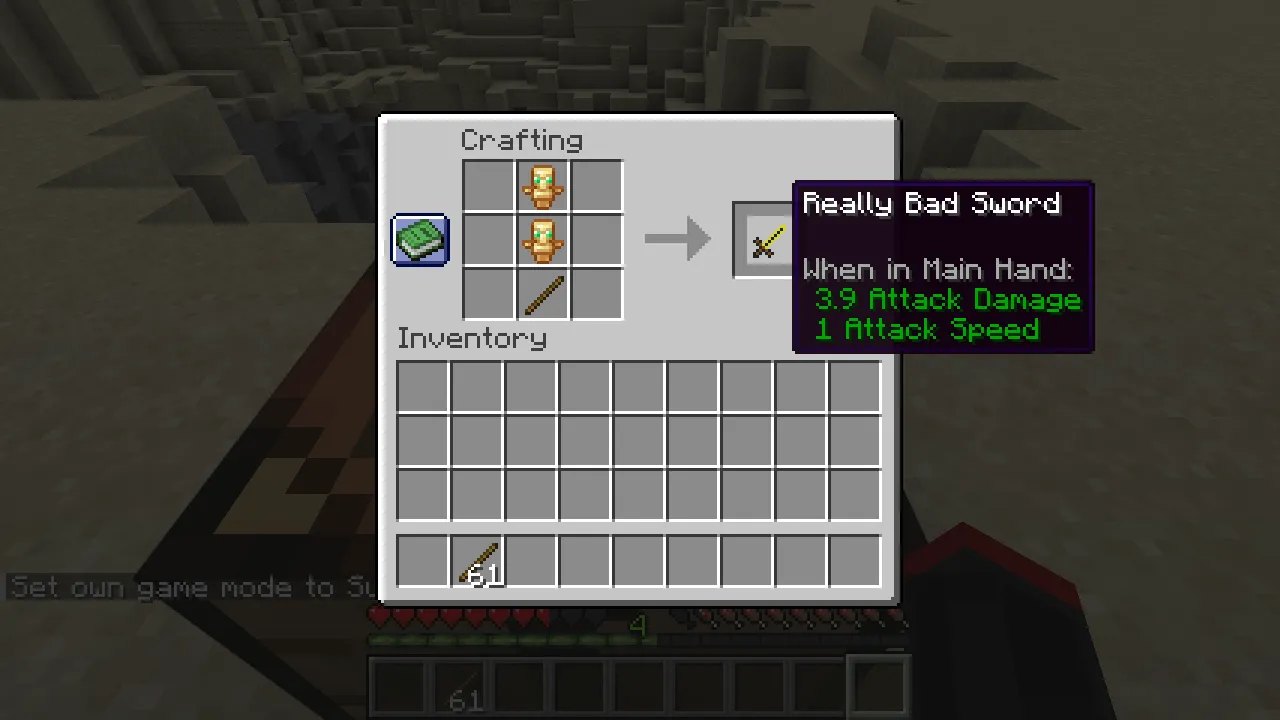The image size is (1280, 720).
Task: Select the stick in the crafting grid
Action: (x=543, y=293)
